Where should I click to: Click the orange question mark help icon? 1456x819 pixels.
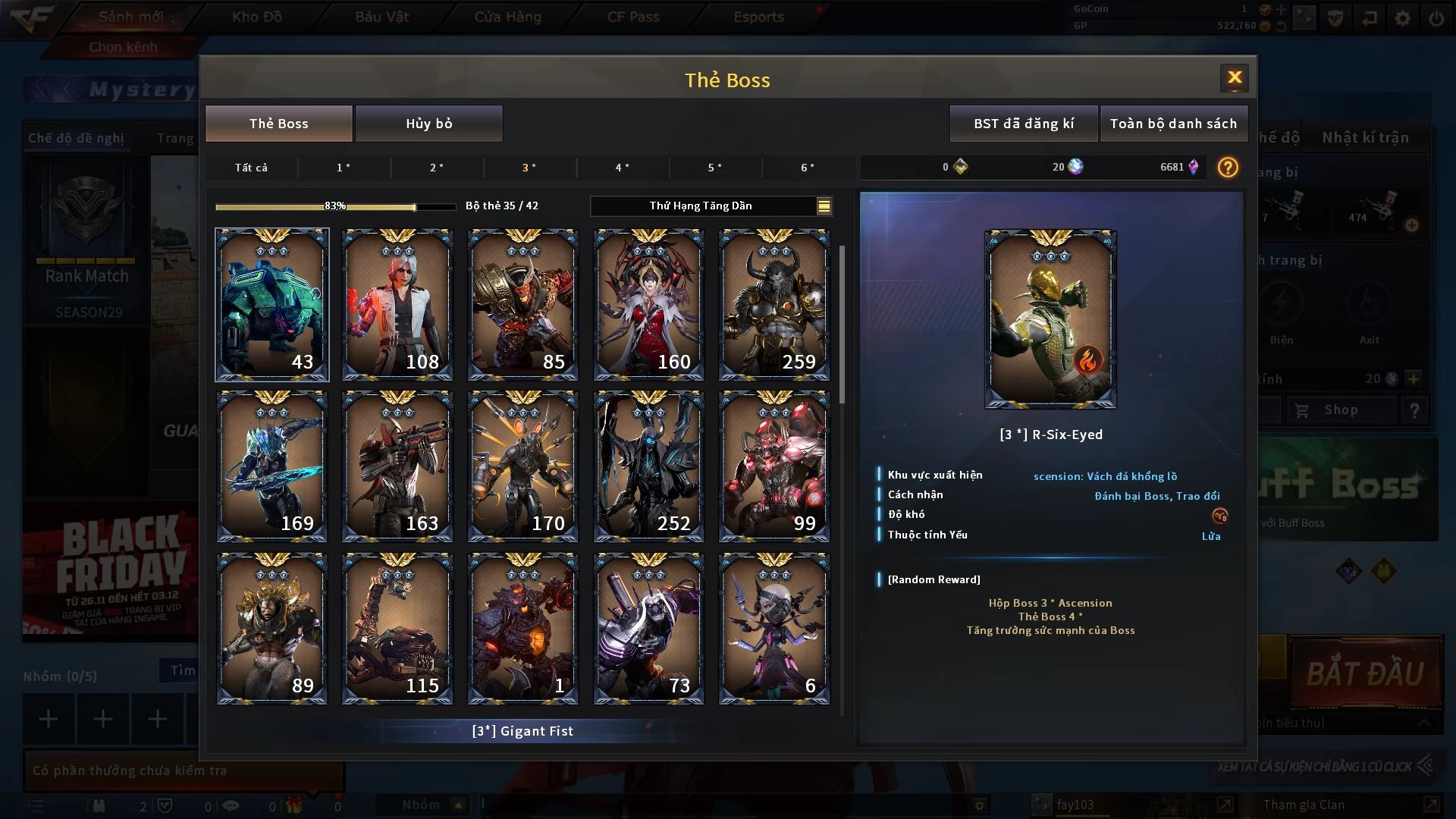pos(1228,167)
